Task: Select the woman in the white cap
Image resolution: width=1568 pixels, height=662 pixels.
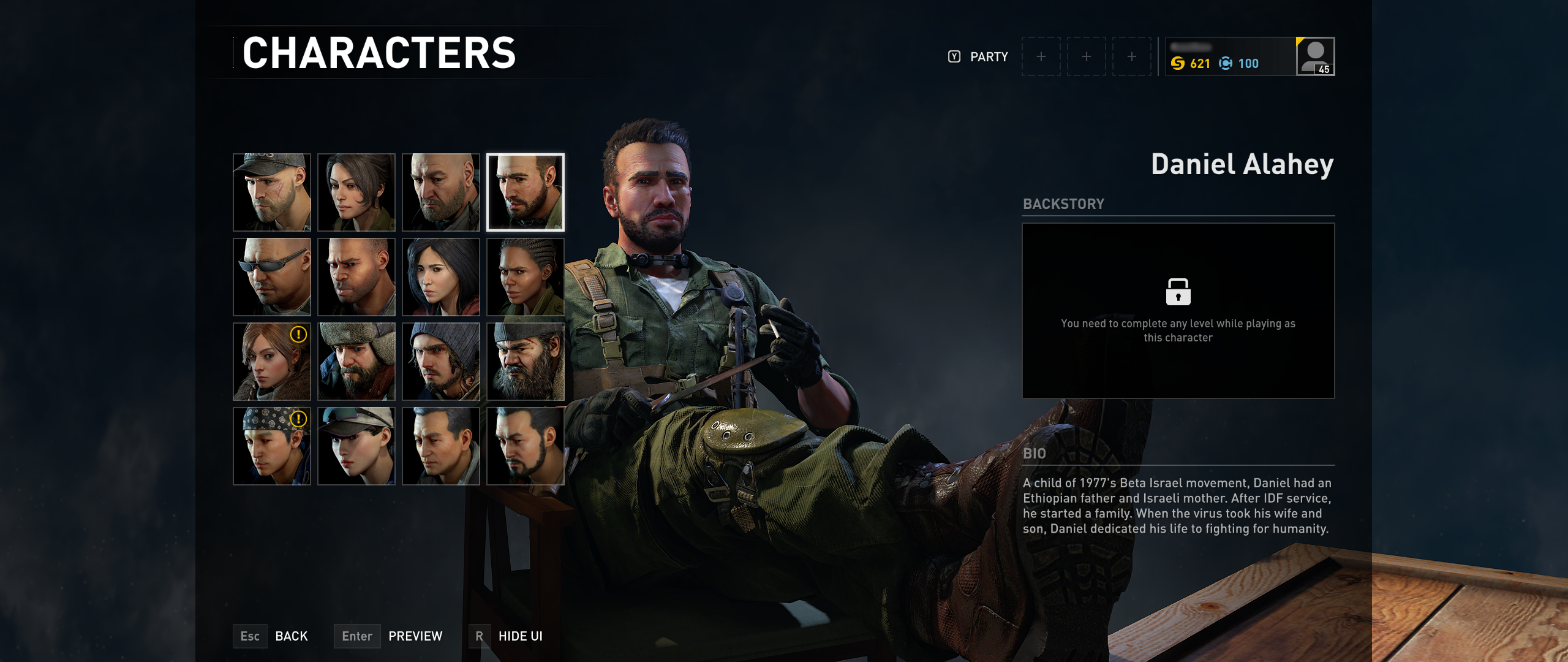Action: tap(356, 446)
